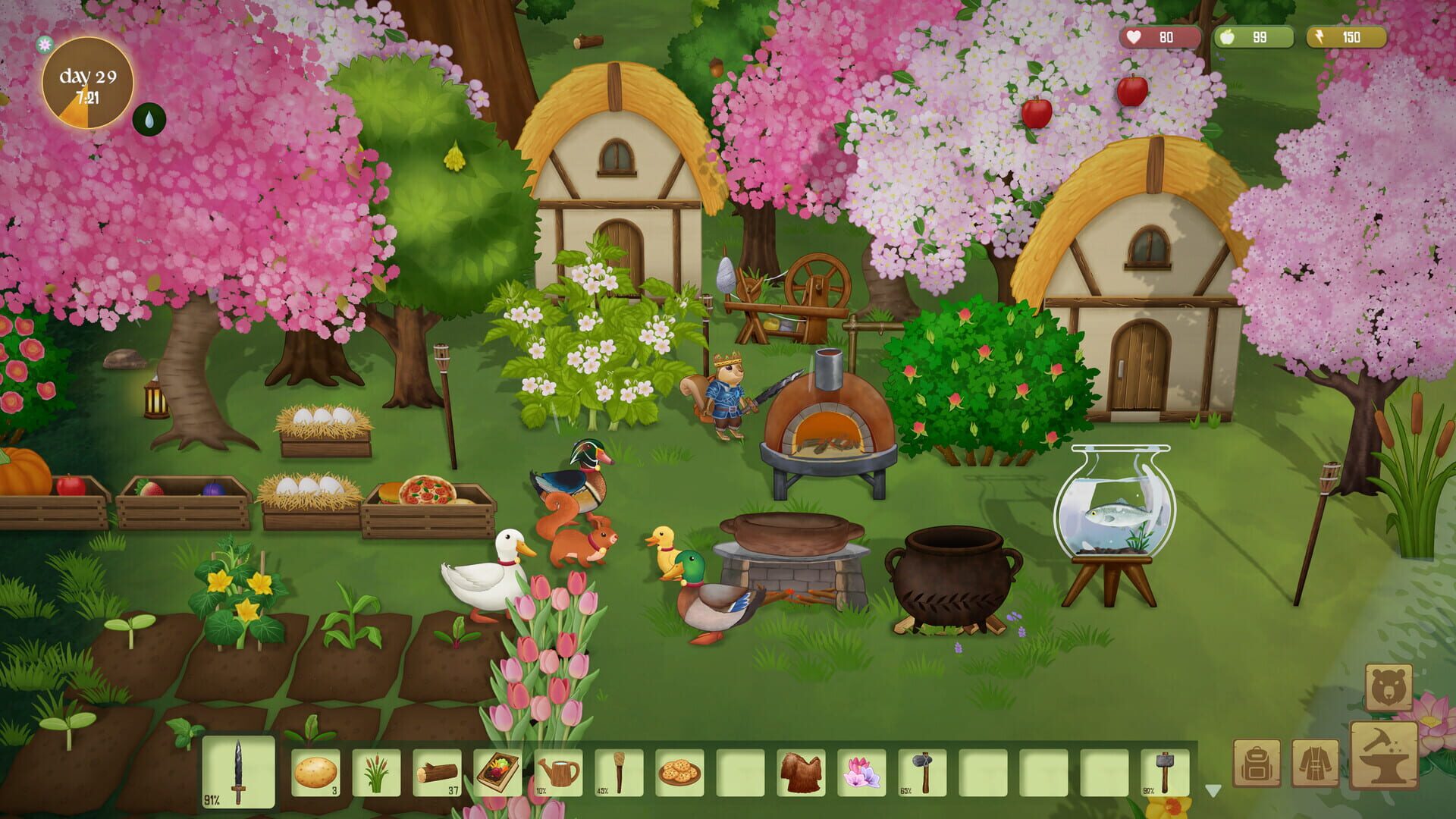Select the dark sword hotbar slot

(239, 772)
